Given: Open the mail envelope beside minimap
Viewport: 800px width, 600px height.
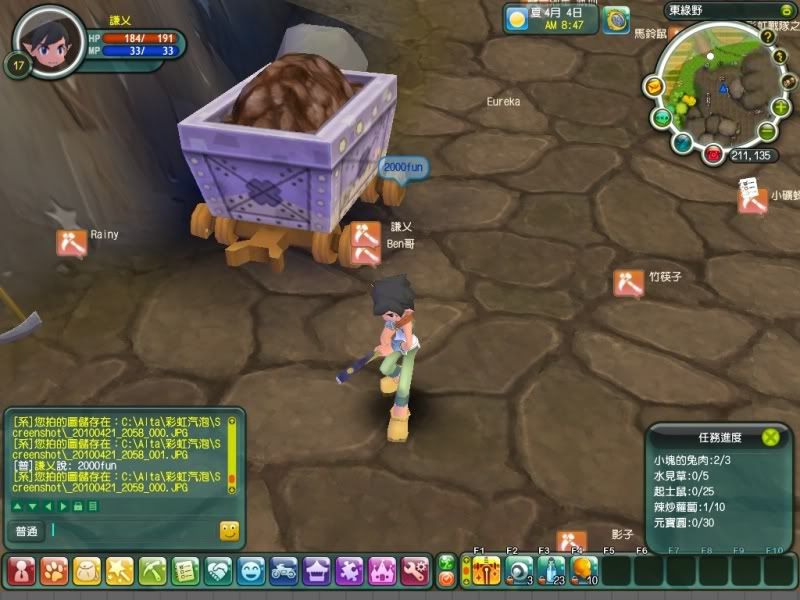Looking at the screenshot, I should pyautogui.click(x=654, y=87).
